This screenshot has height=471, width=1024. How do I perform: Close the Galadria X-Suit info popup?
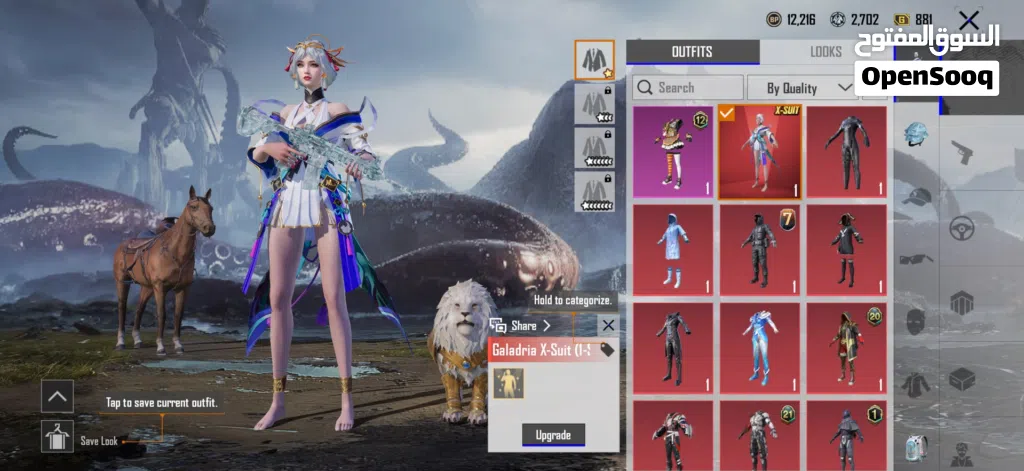pos(608,325)
